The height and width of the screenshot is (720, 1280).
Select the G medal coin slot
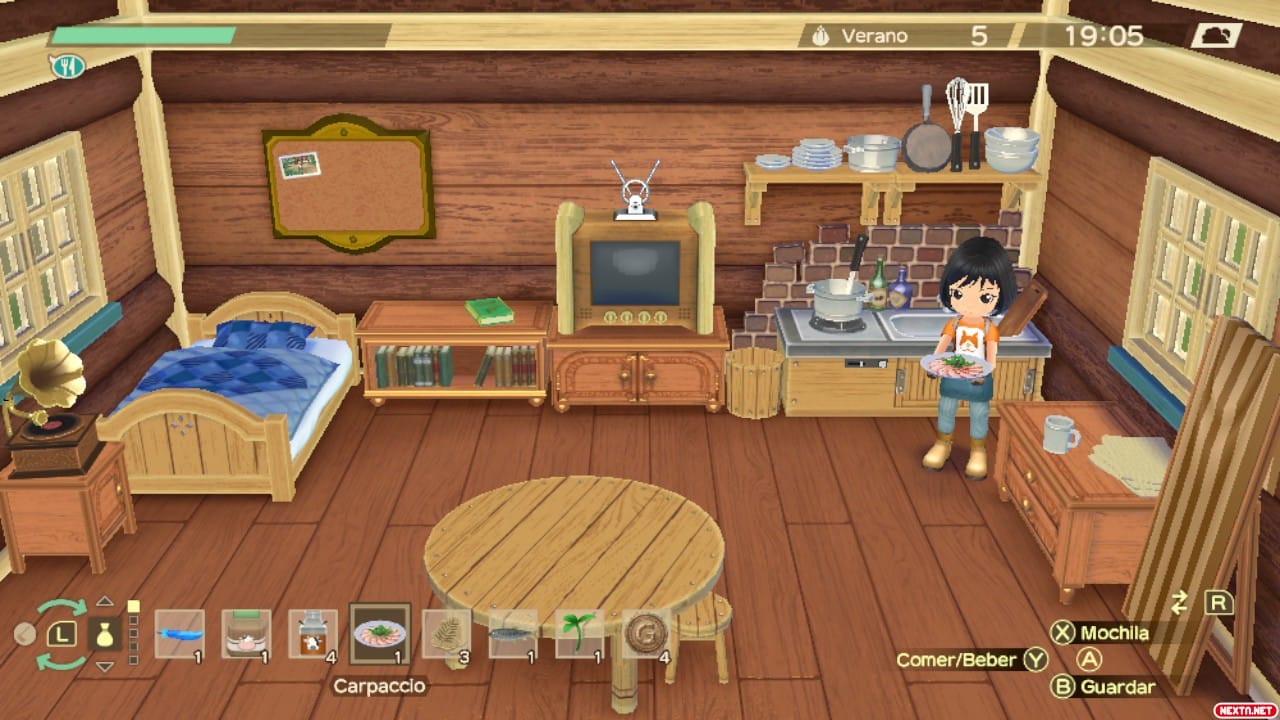(646, 634)
